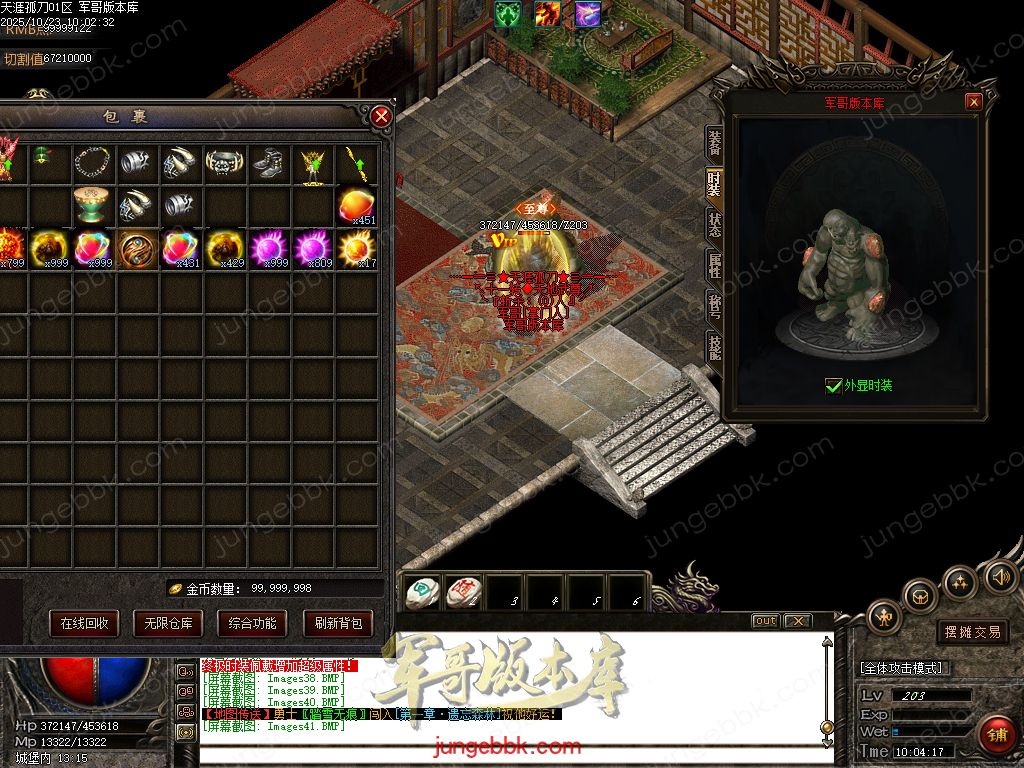Select the black boots item
1024x768 pixels.
pyautogui.click(x=269, y=162)
